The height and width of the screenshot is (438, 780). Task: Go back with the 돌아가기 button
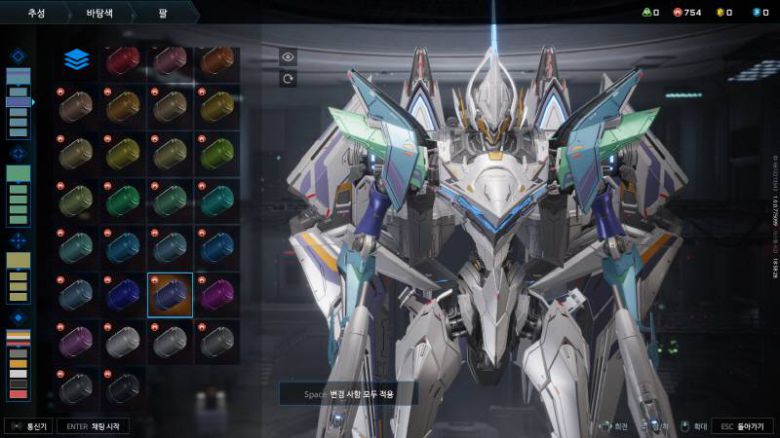click(743, 426)
